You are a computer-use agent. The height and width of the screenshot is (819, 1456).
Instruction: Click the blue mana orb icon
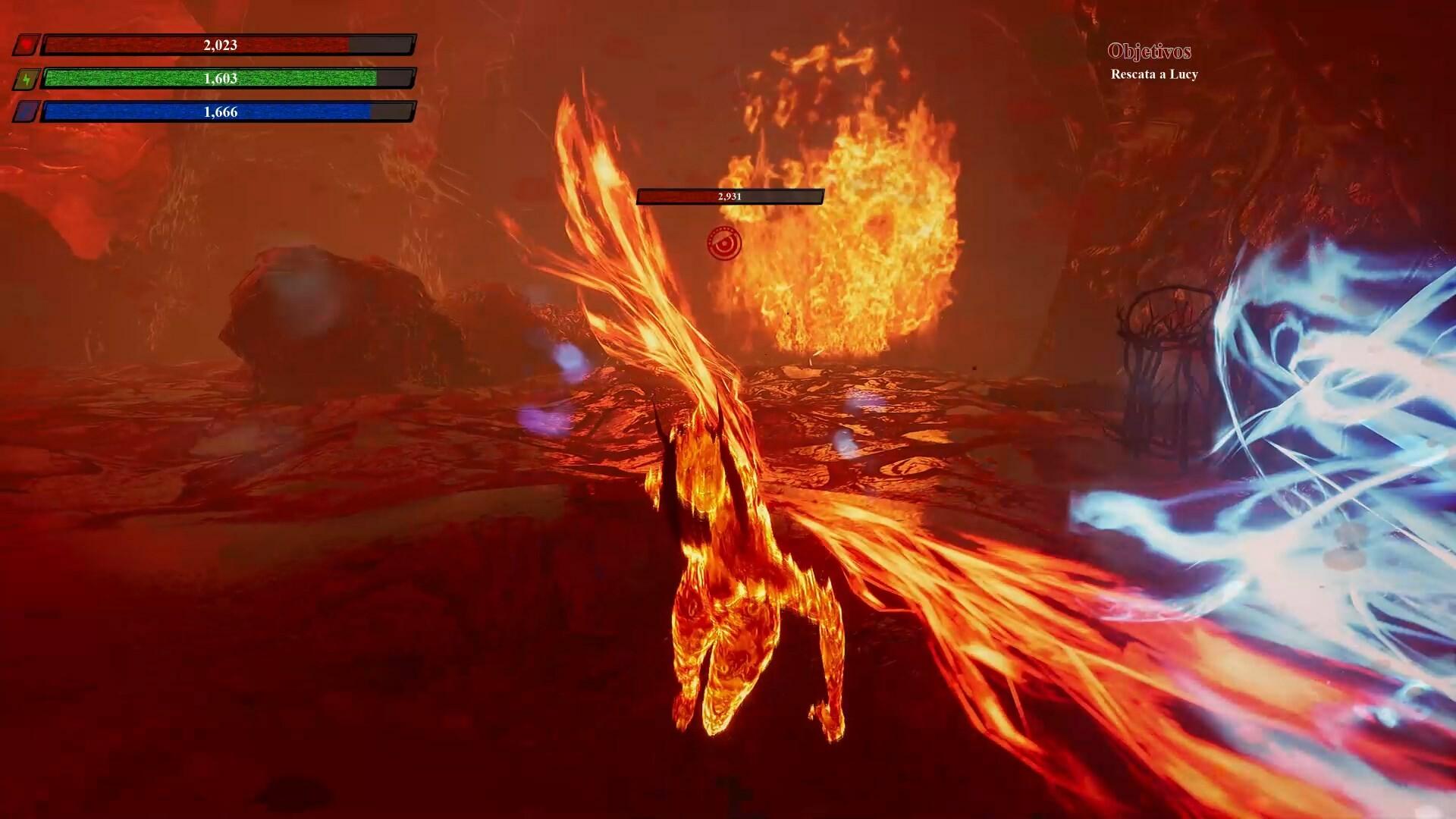pos(27,111)
